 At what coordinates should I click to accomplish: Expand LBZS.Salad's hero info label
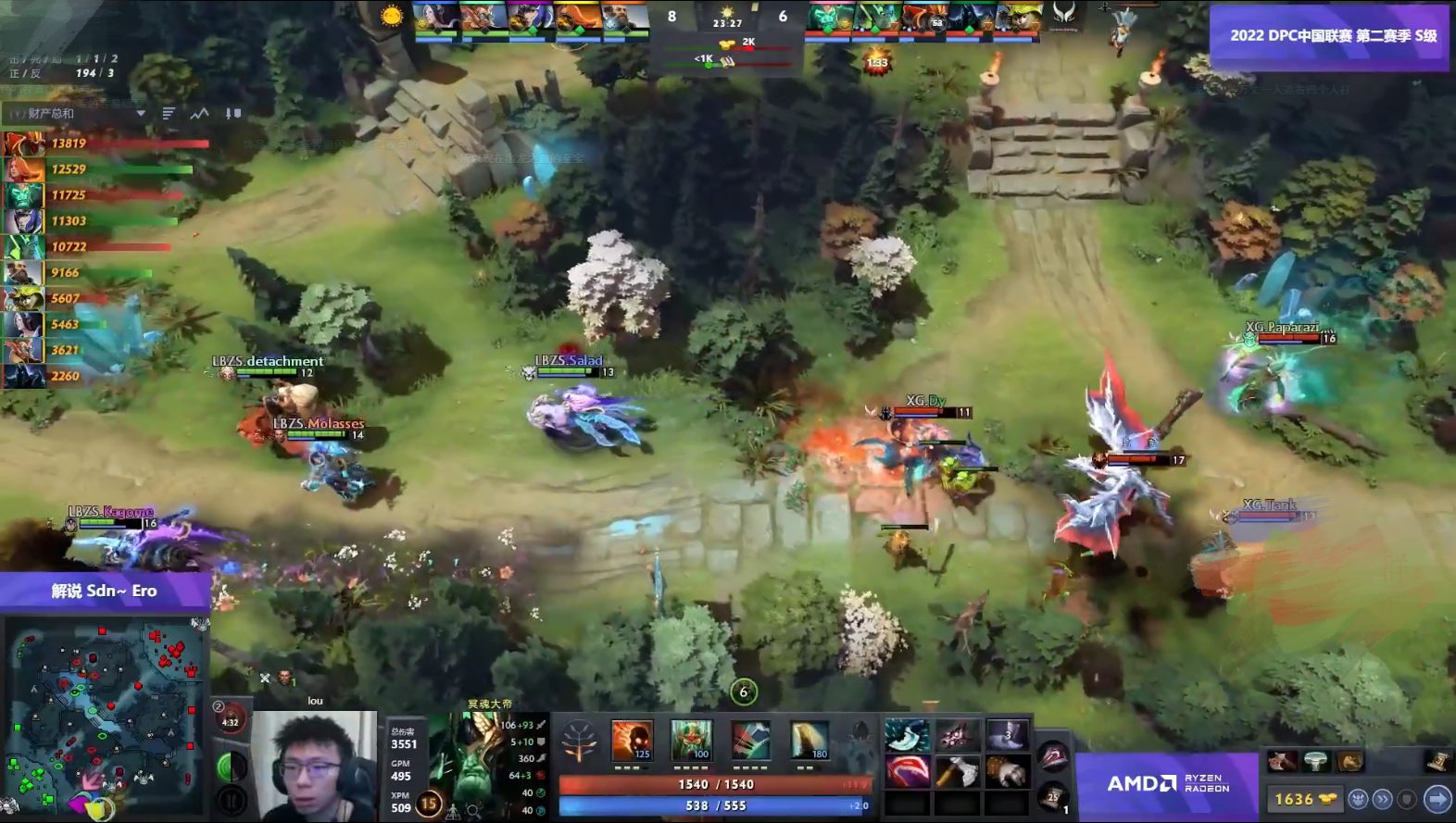coord(570,360)
